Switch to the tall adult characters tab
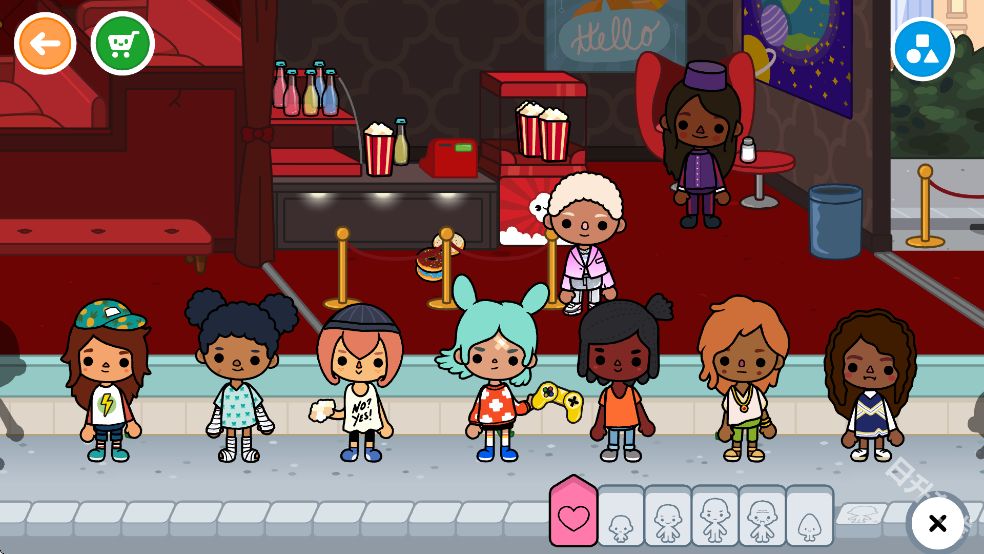 click(714, 519)
